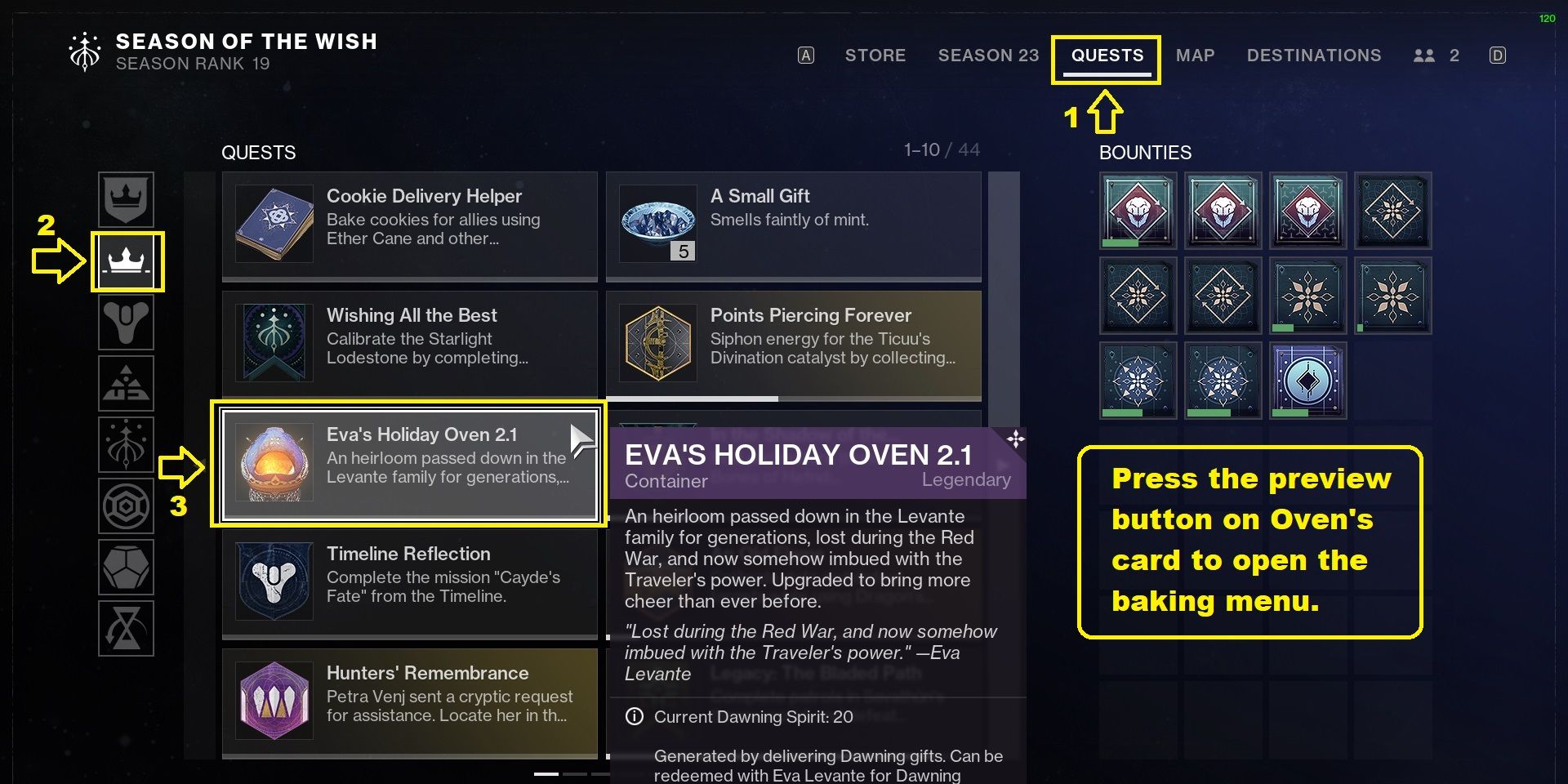1568x784 pixels.
Task: Click the hexagonal Lightfall filter icon
Action: (x=127, y=506)
